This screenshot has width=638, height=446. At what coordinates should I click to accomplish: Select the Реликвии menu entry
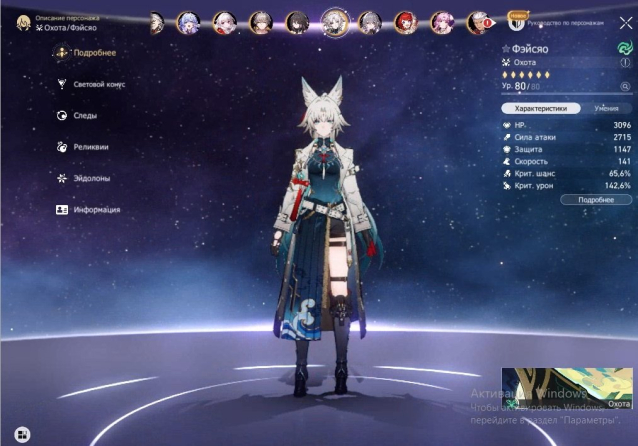click(x=91, y=147)
